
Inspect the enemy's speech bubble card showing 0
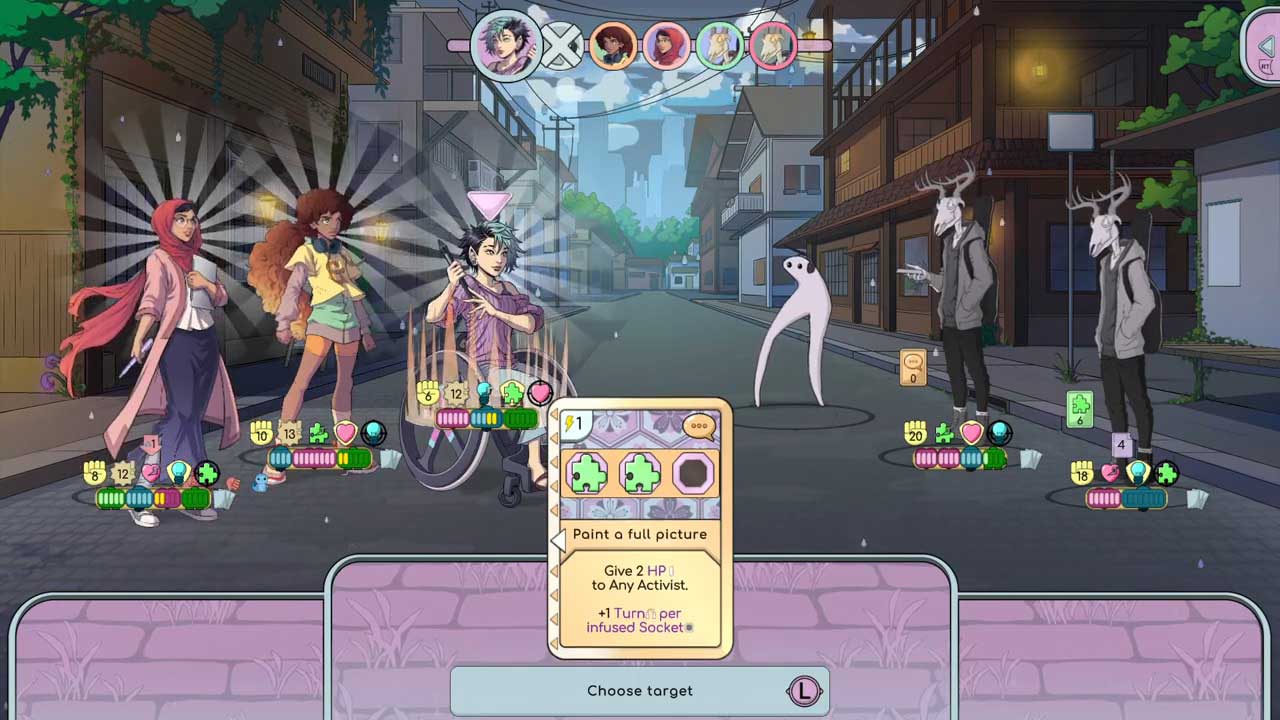[x=912, y=368]
